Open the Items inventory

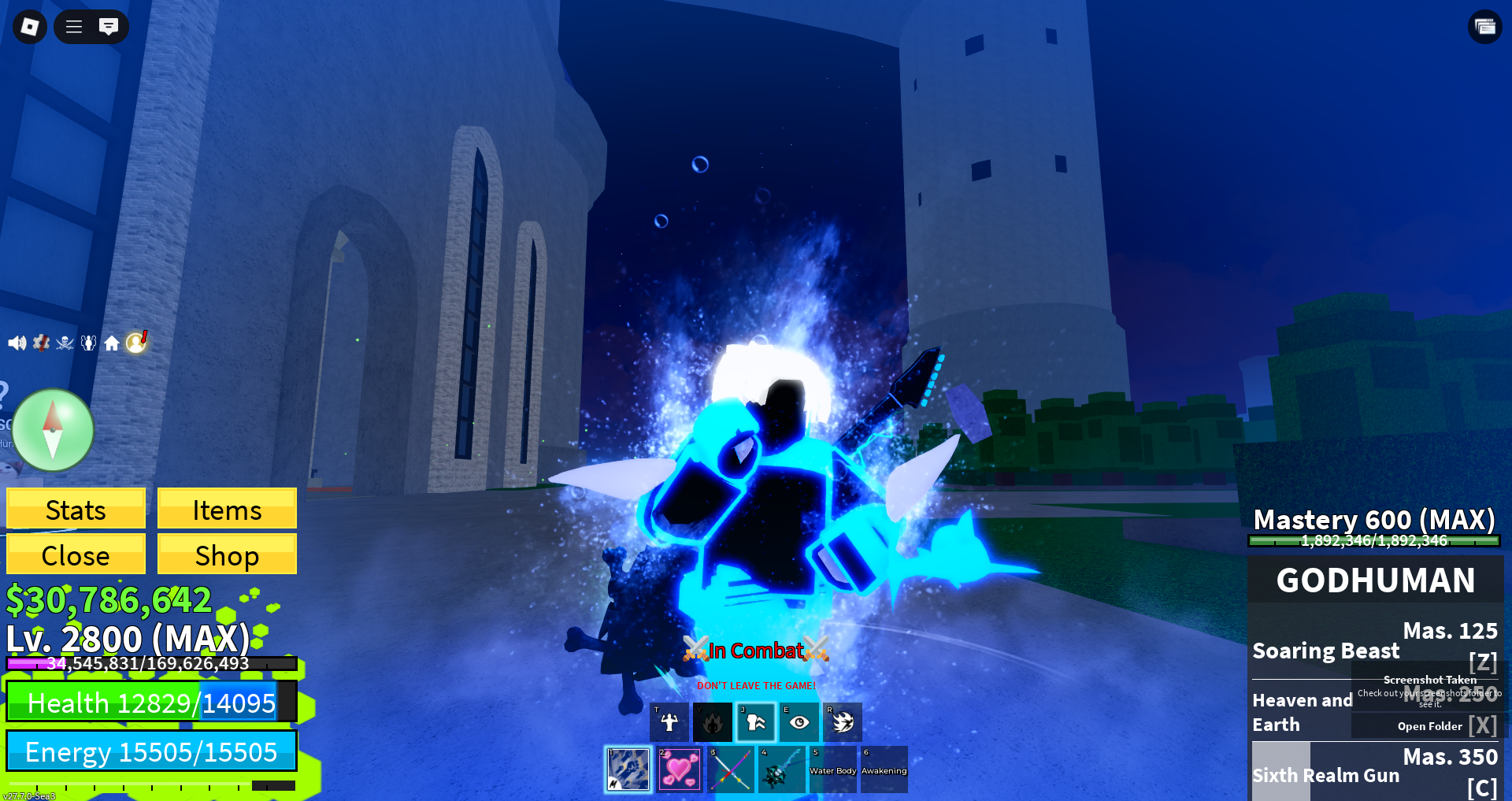[227, 509]
